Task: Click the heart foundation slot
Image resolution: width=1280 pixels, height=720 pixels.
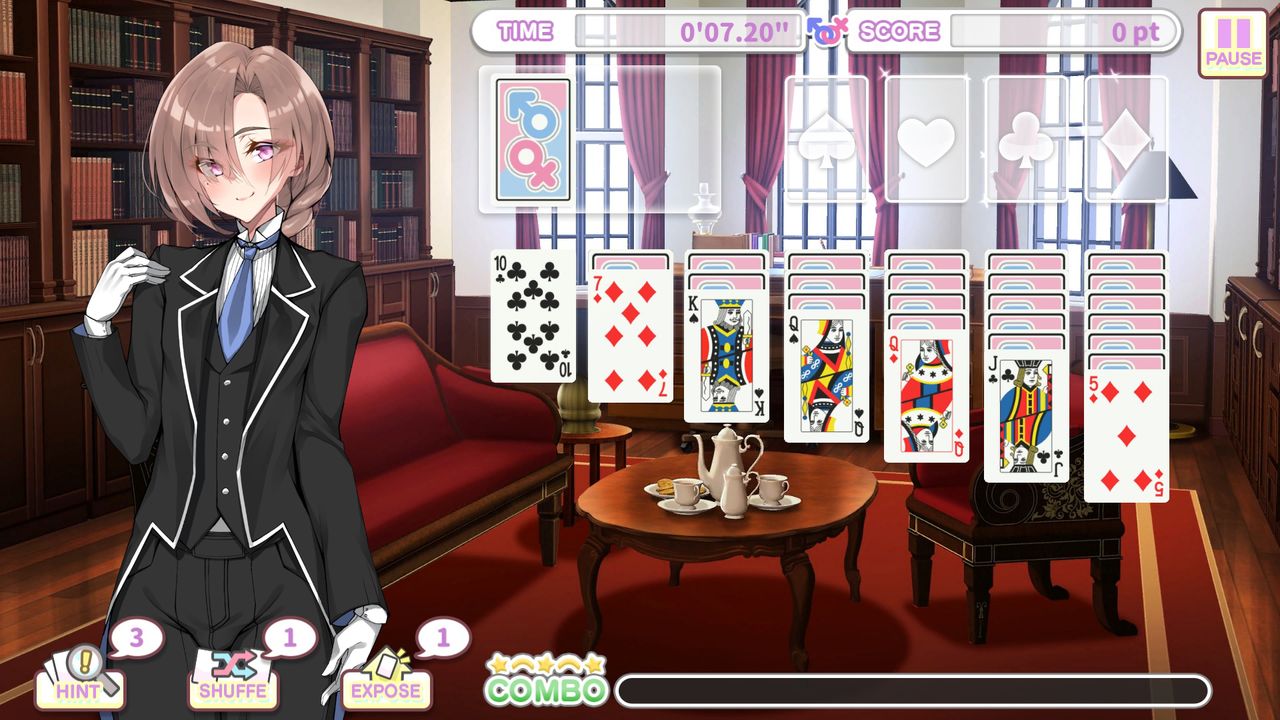Action: click(927, 140)
